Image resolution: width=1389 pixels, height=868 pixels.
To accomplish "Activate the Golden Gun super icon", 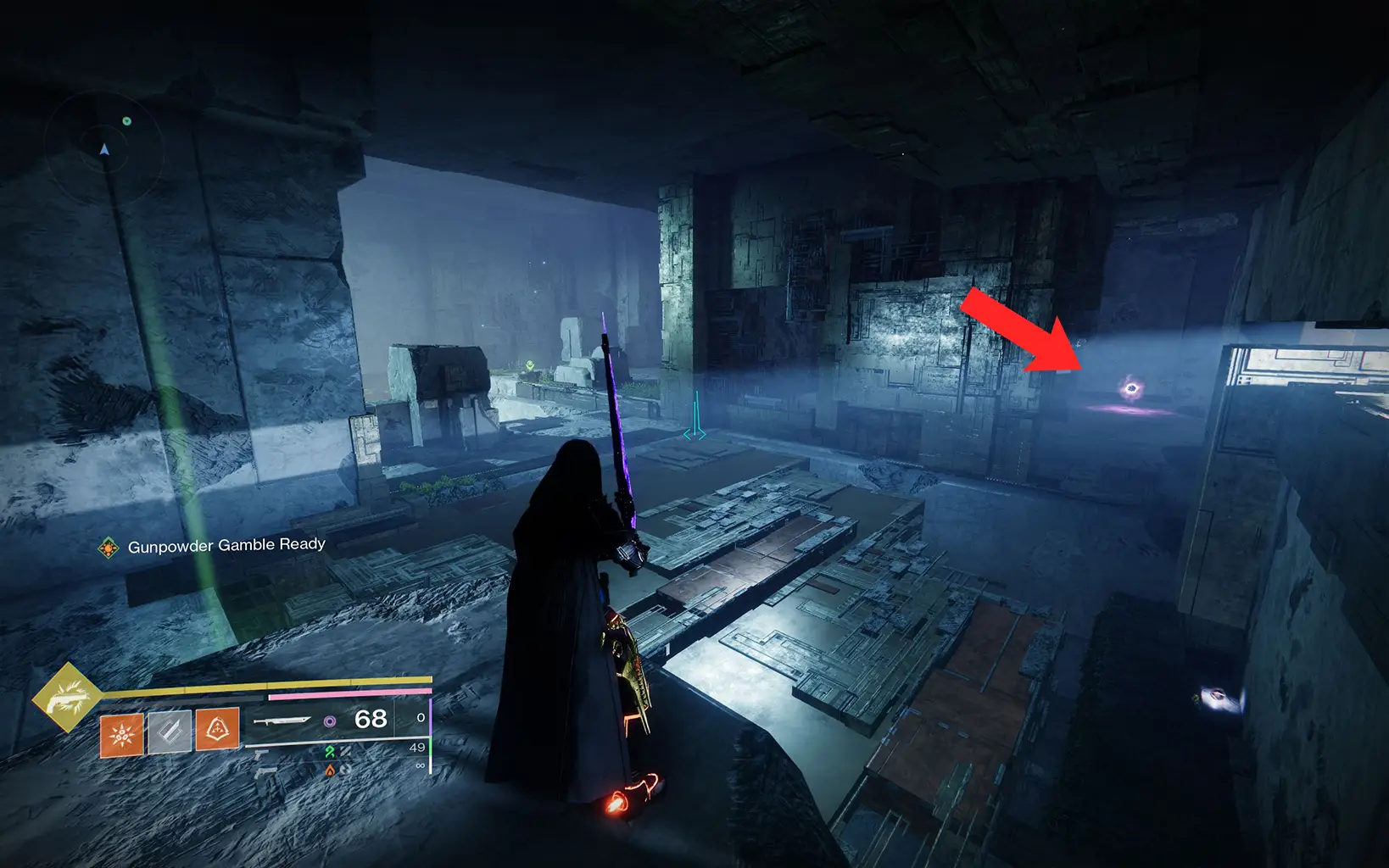I will coord(66,698).
